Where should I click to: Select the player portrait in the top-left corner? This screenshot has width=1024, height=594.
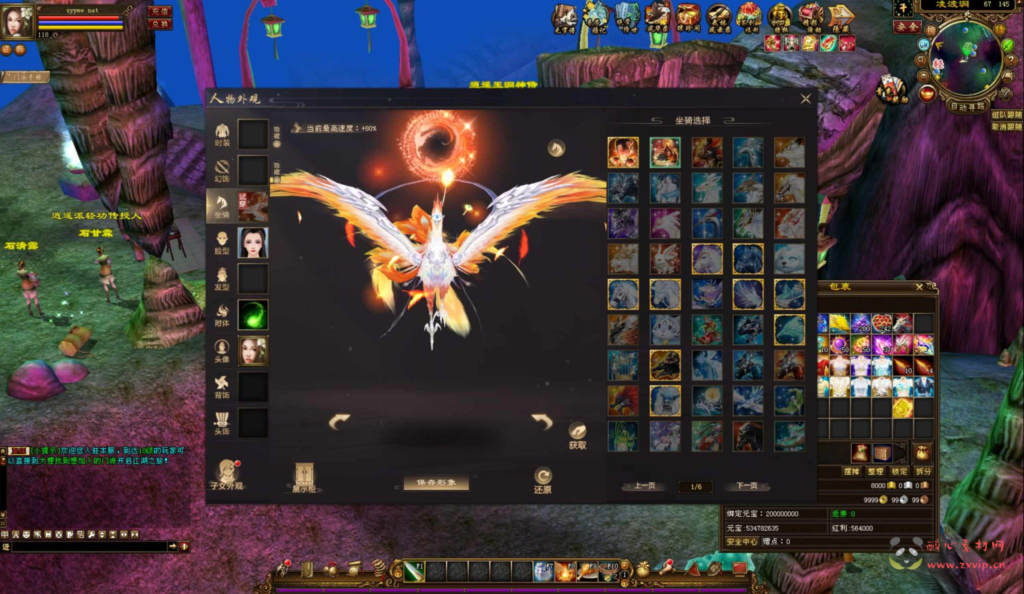click(x=17, y=22)
